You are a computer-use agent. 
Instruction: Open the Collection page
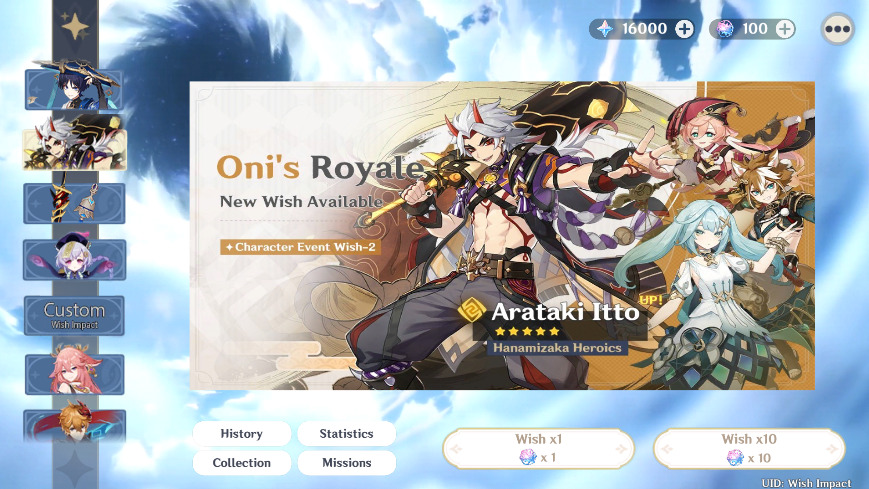pyautogui.click(x=241, y=463)
